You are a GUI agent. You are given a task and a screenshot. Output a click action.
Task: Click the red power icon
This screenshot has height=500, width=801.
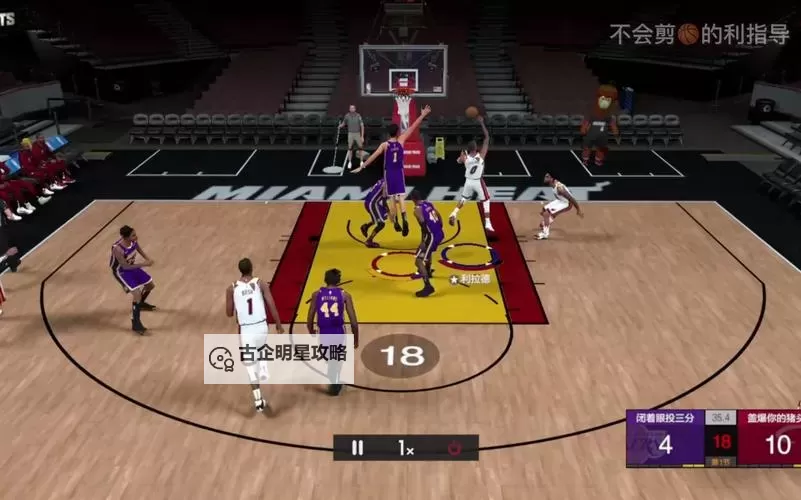(455, 448)
